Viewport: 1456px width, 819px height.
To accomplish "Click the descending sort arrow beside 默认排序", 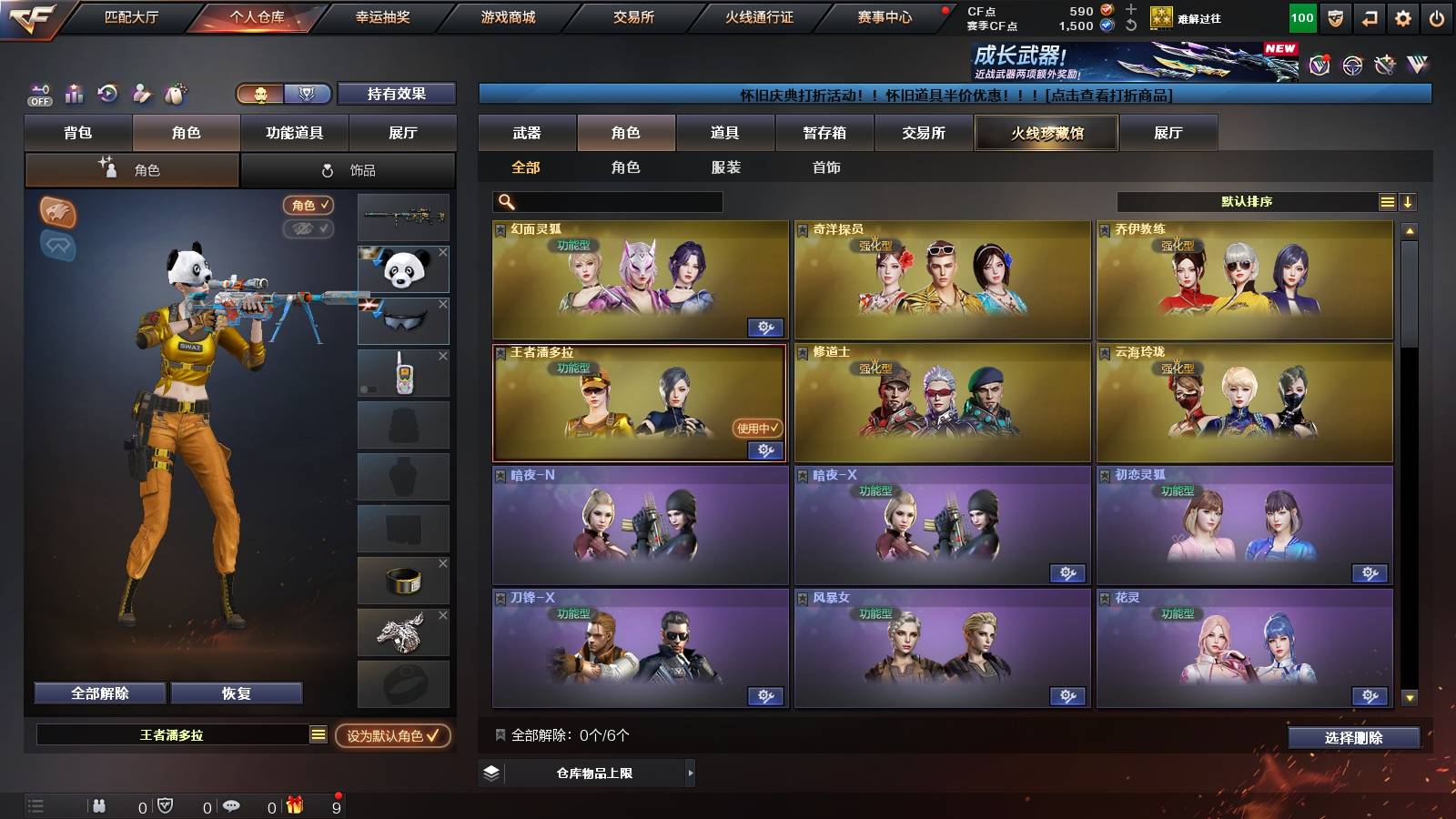I will tap(1408, 201).
